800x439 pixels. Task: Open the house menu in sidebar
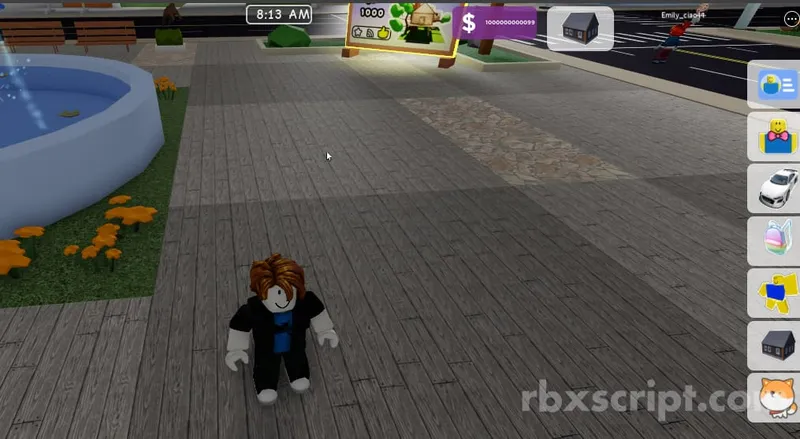[x=776, y=345]
